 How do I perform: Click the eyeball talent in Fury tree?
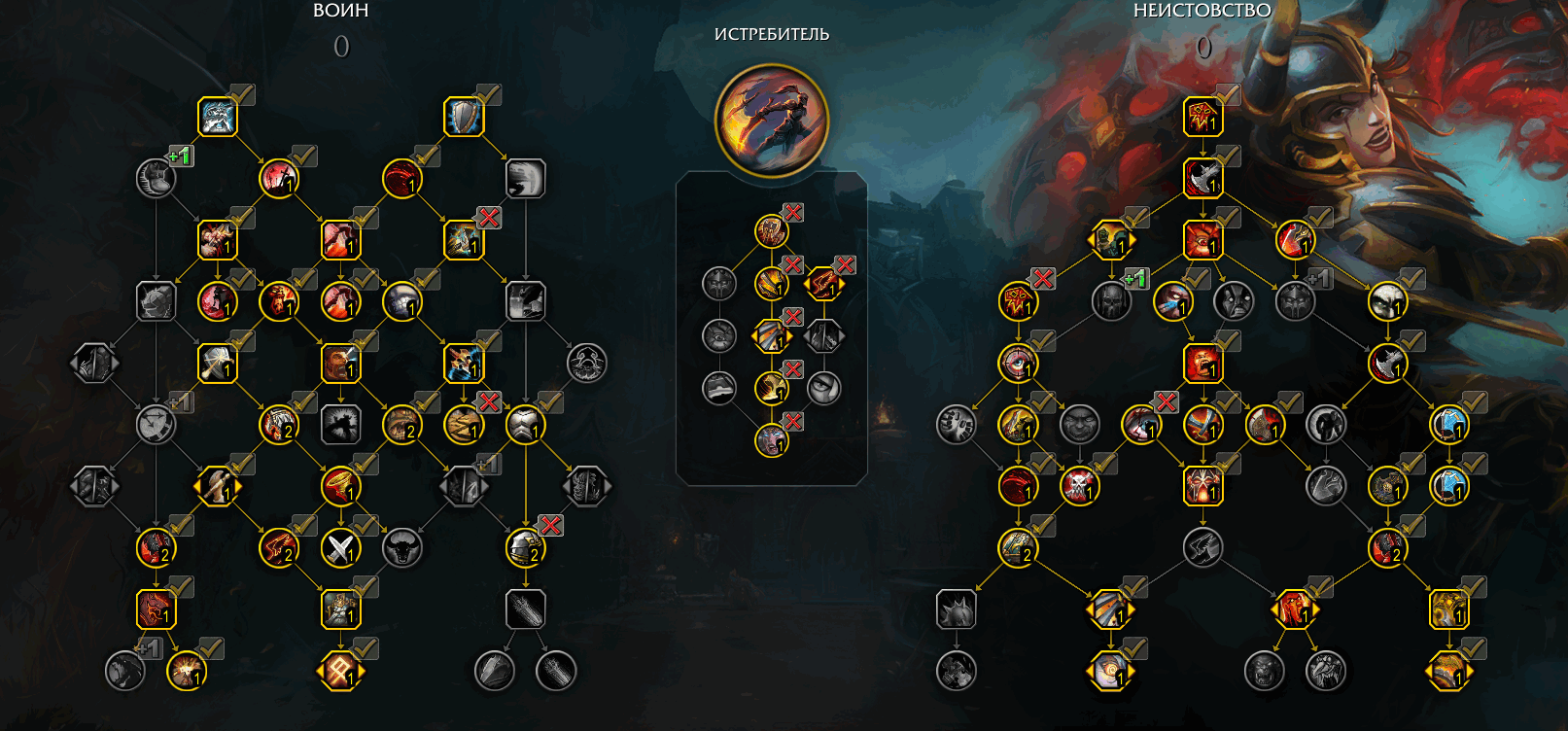tap(1018, 364)
